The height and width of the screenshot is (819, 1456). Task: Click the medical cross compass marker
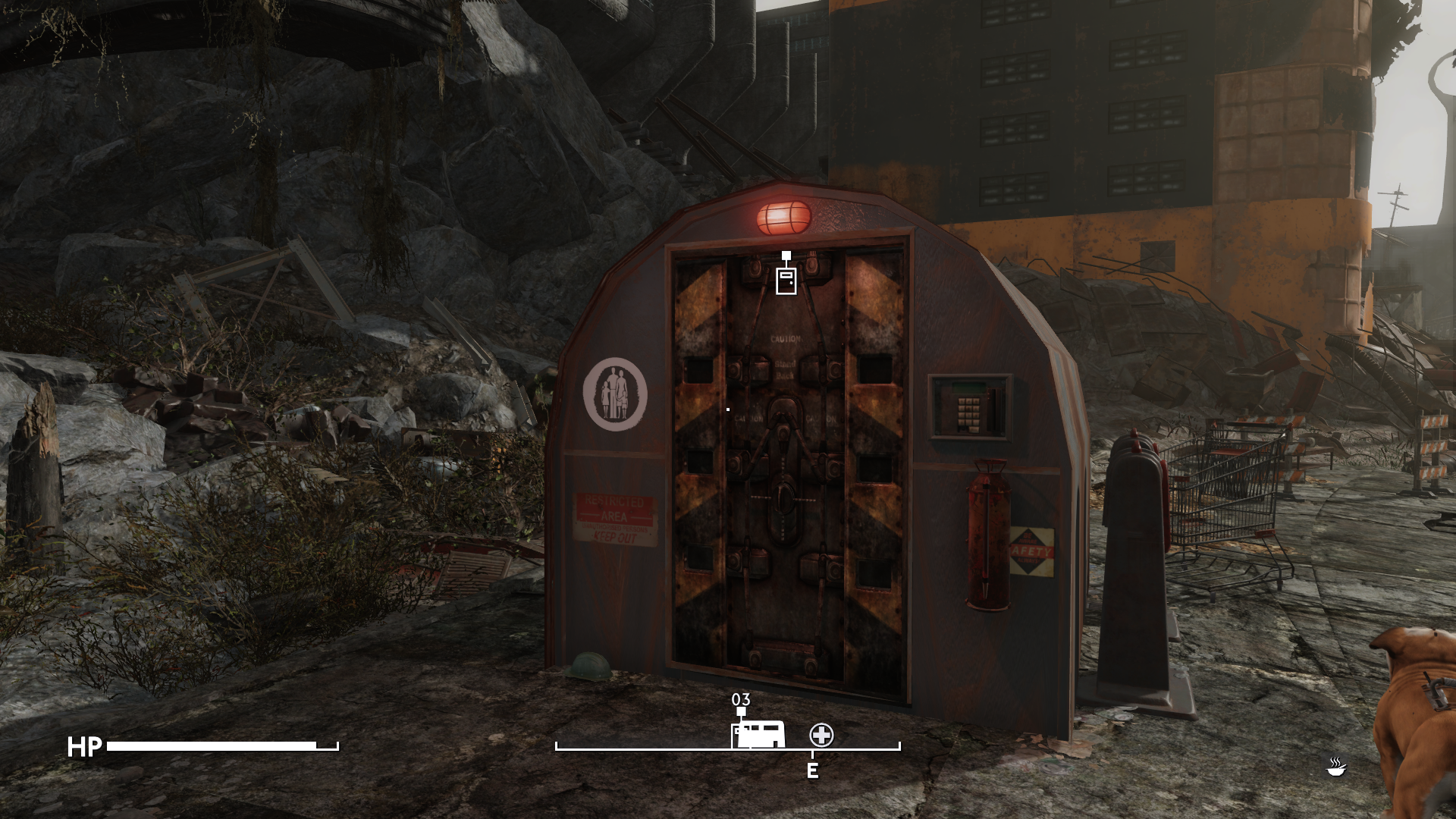point(821,734)
